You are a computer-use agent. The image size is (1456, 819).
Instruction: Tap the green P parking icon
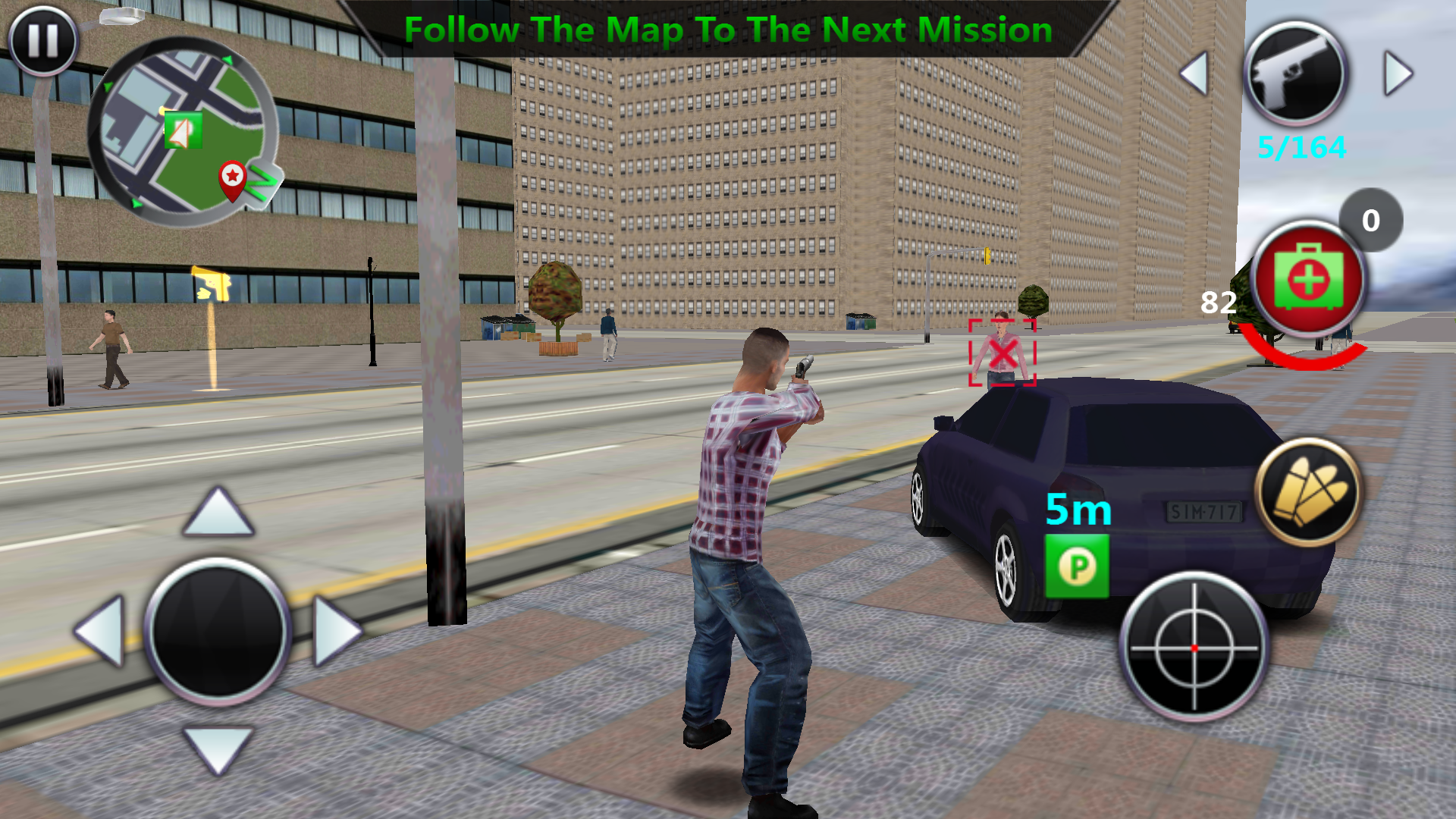(1077, 566)
